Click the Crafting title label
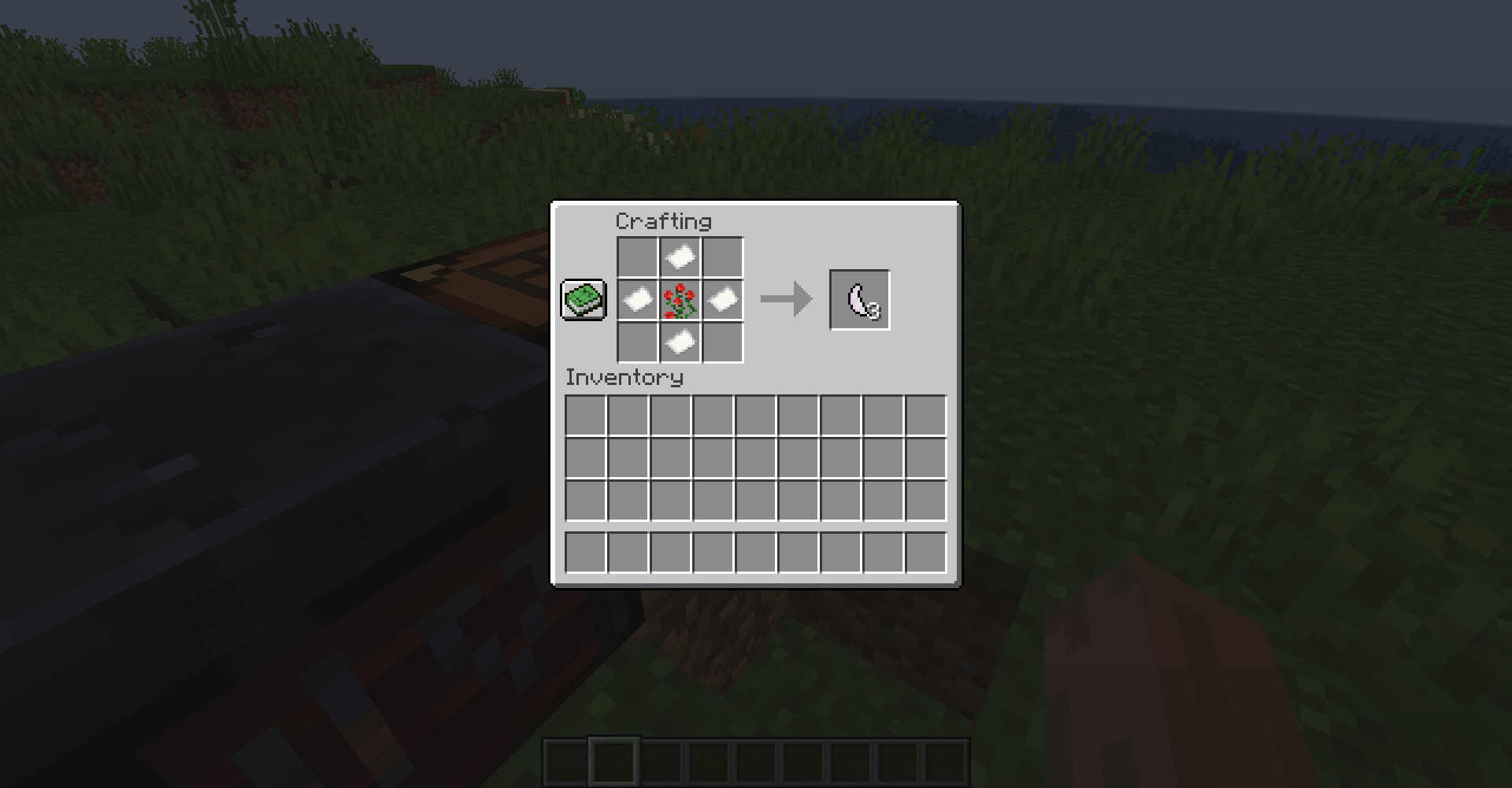Screen dimensions: 1512x788 click(664, 221)
